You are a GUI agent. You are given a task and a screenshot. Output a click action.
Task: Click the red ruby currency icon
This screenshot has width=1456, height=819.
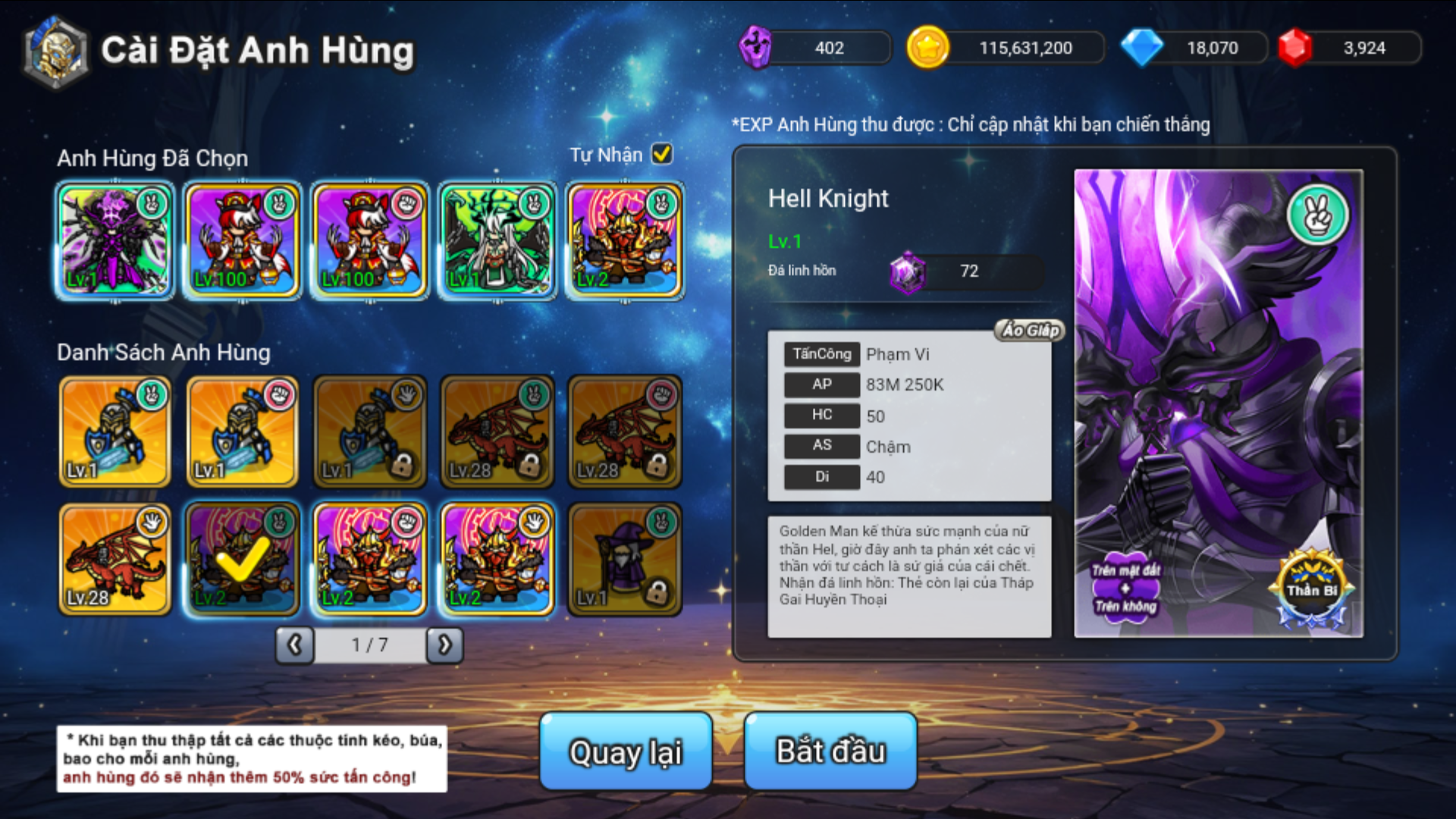click(x=1295, y=48)
